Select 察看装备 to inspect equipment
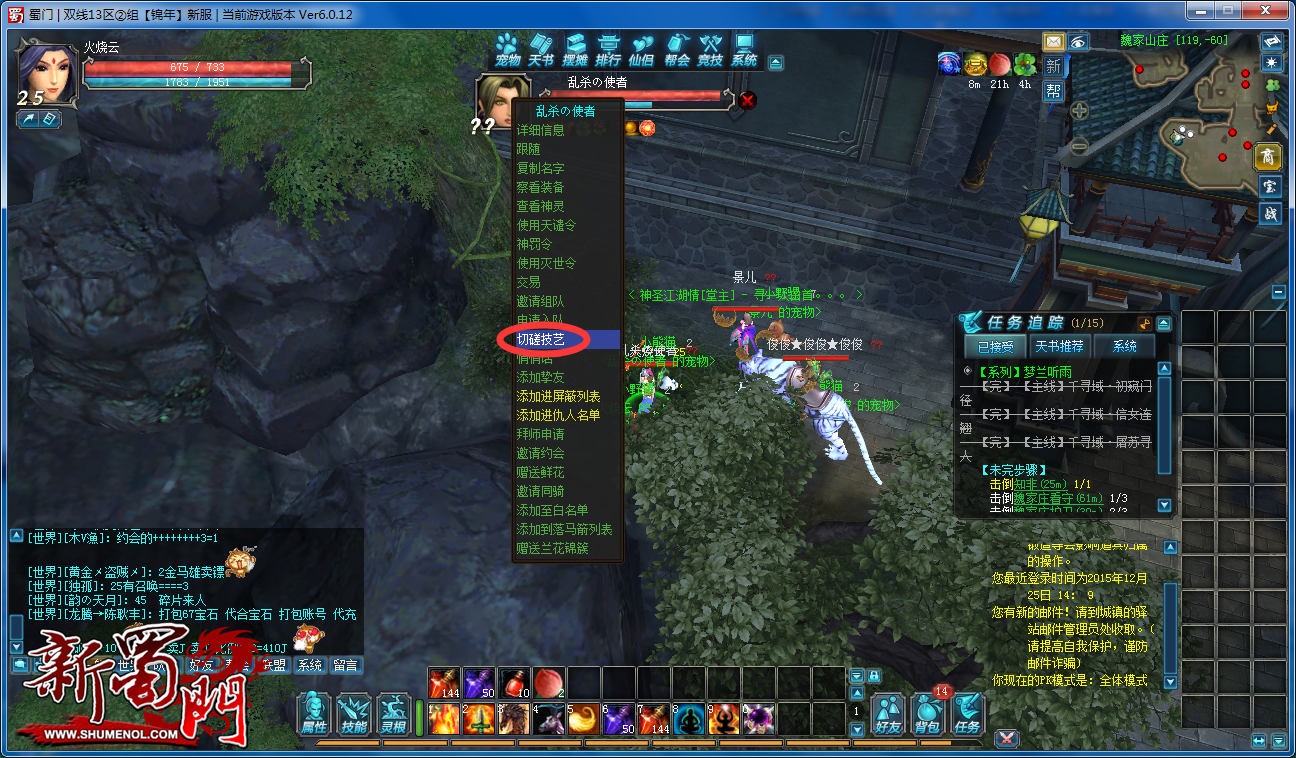Viewport: 1296px width, 758px height. pos(540,187)
